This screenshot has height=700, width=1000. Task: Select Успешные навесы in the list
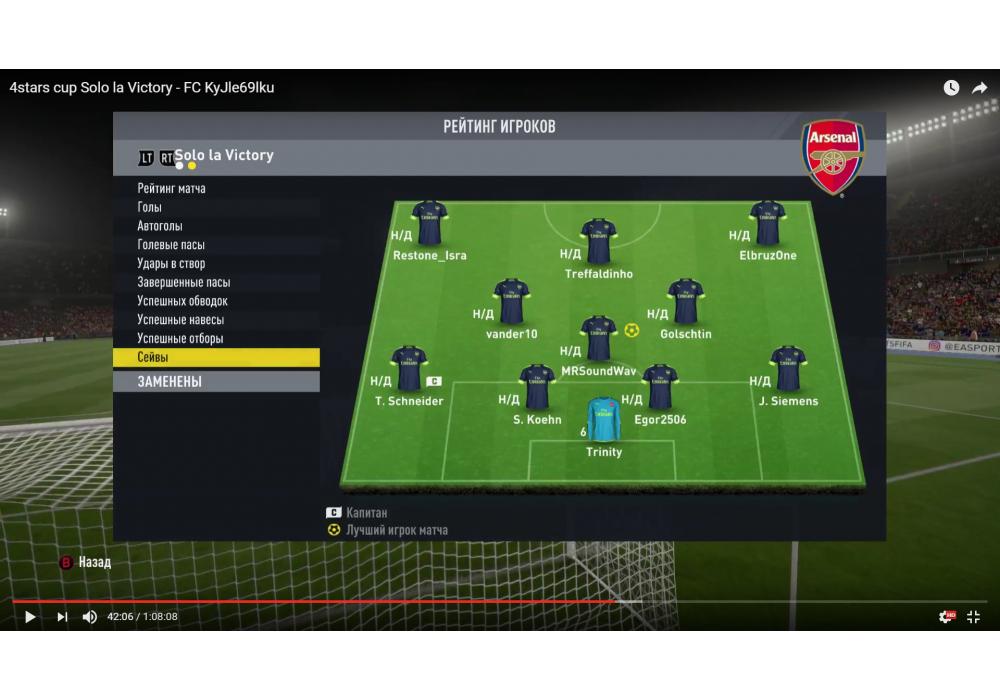click(181, 320)
